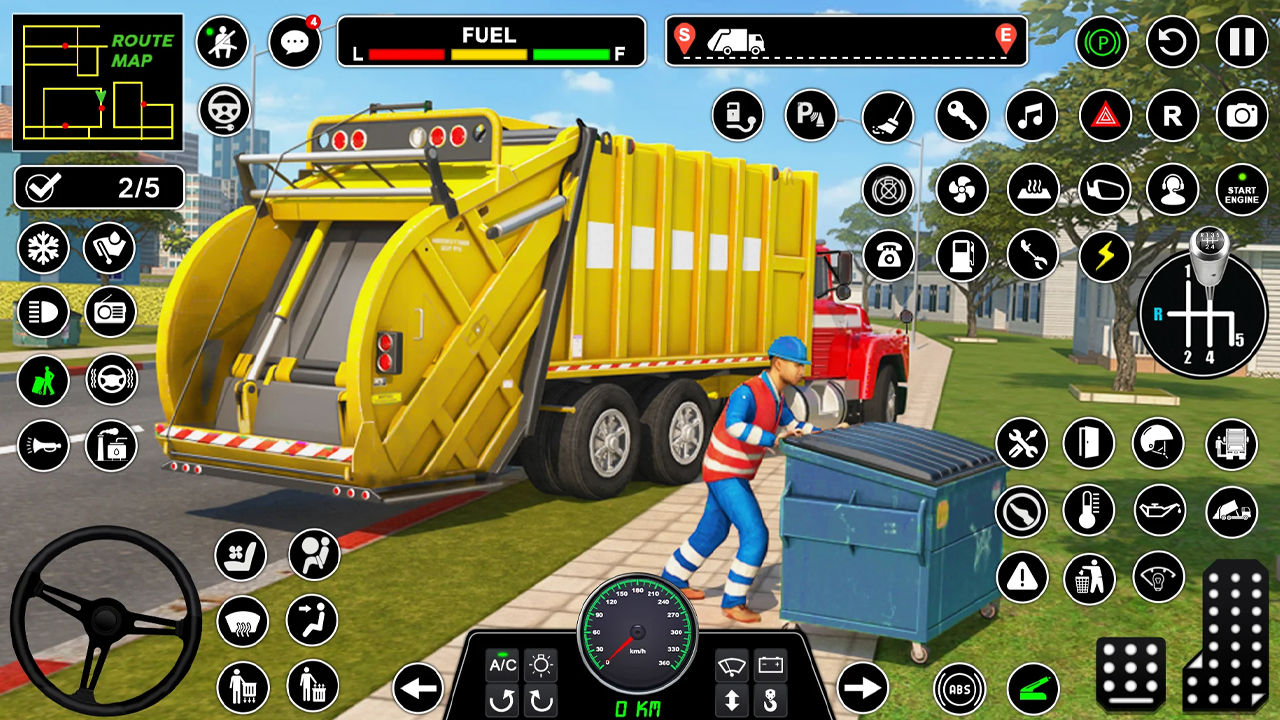This screenshot has height=720, width=1280.
Task: Check the engine oil icon
Action: (x=1160, y=509)
